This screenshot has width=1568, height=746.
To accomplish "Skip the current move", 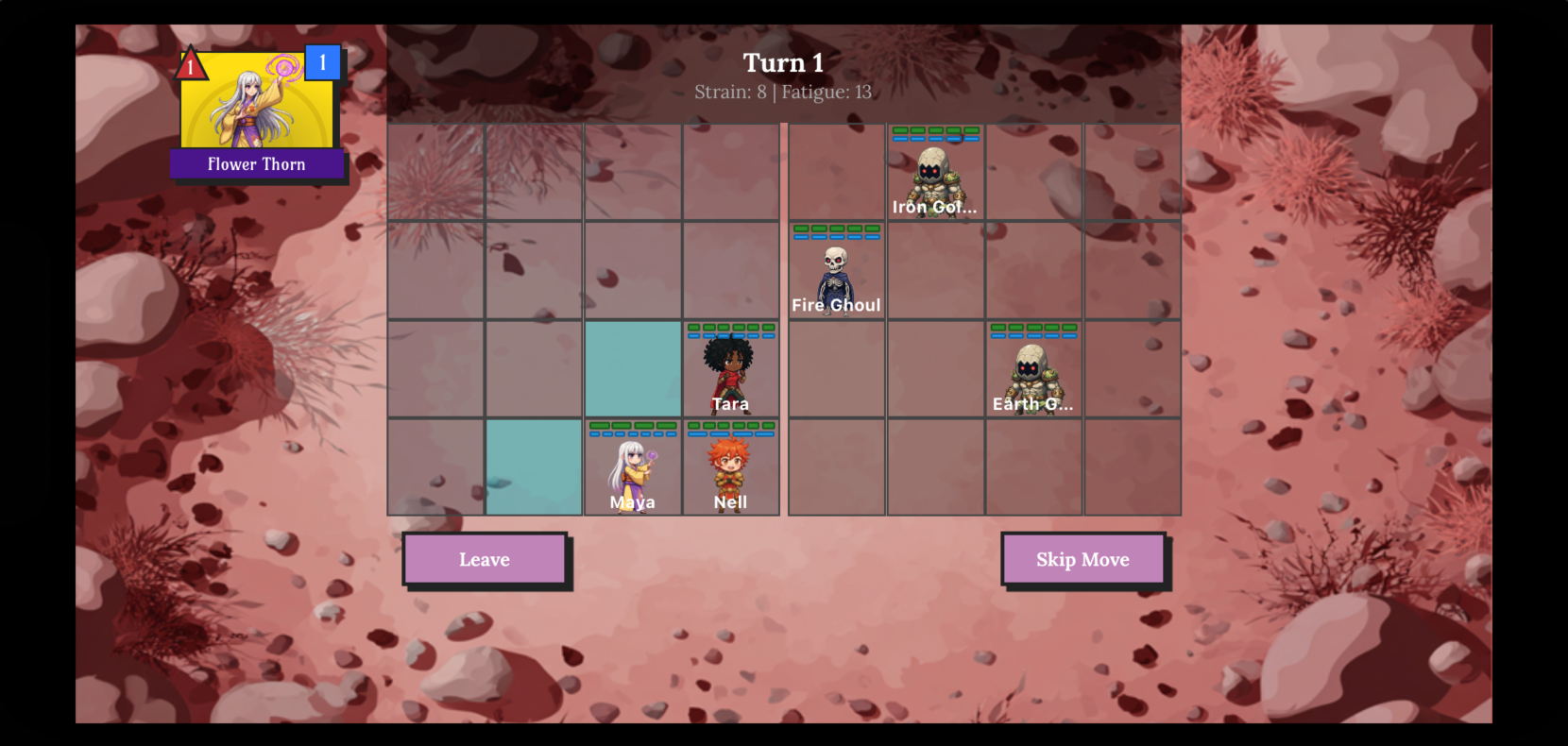I will [x=1082, y=559].
